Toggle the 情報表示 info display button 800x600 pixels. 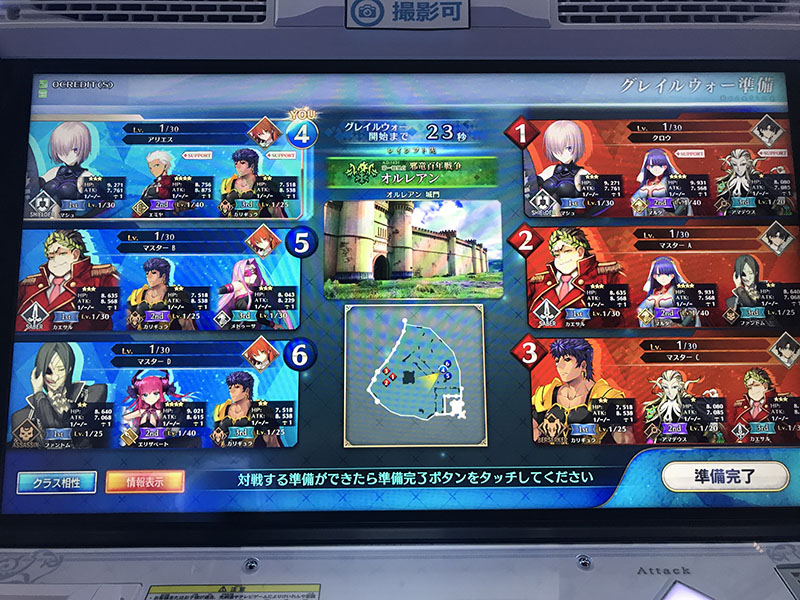coord(144,481)
